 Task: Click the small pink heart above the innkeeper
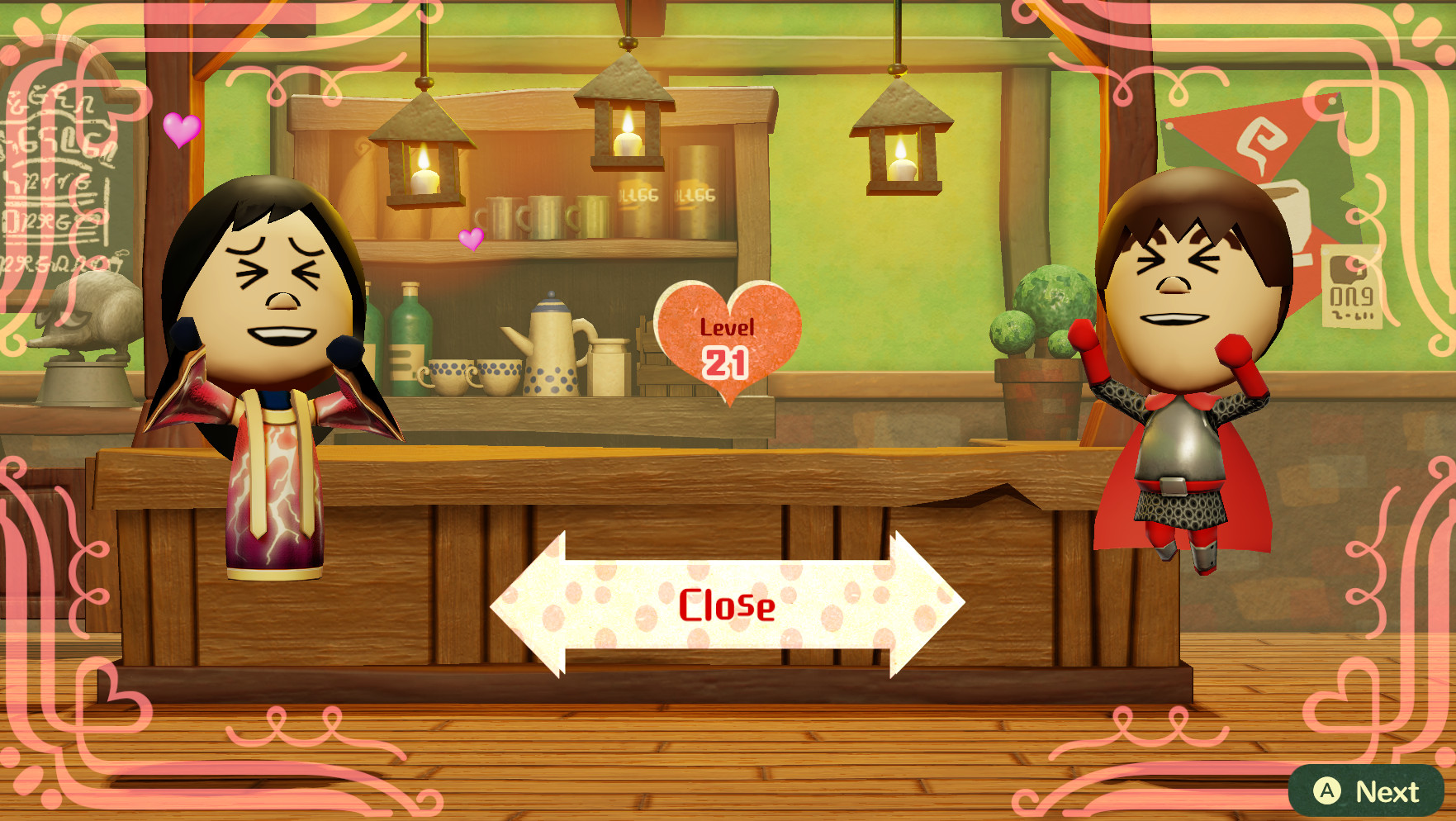point(181,131)
